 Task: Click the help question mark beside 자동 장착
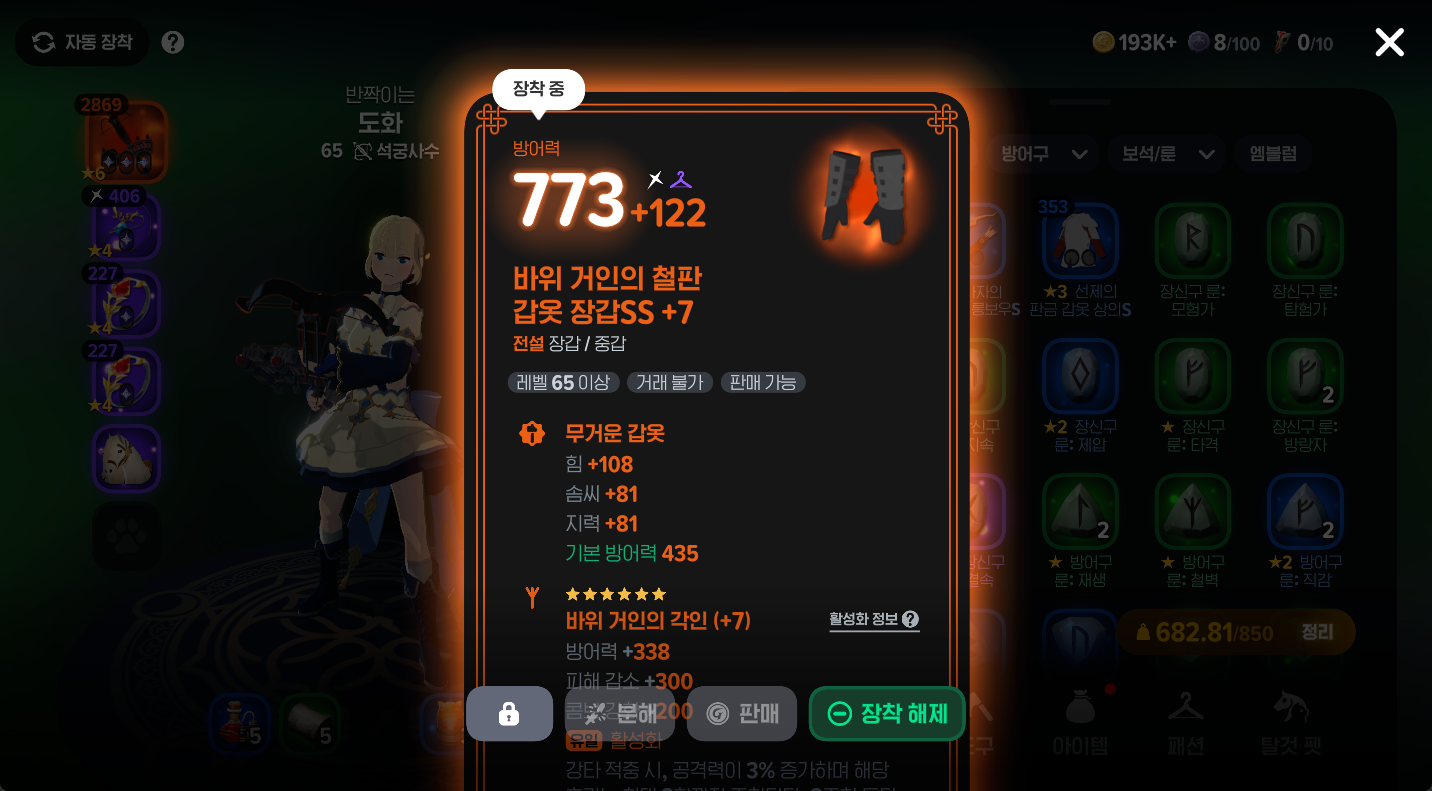(x=172, y=42)
